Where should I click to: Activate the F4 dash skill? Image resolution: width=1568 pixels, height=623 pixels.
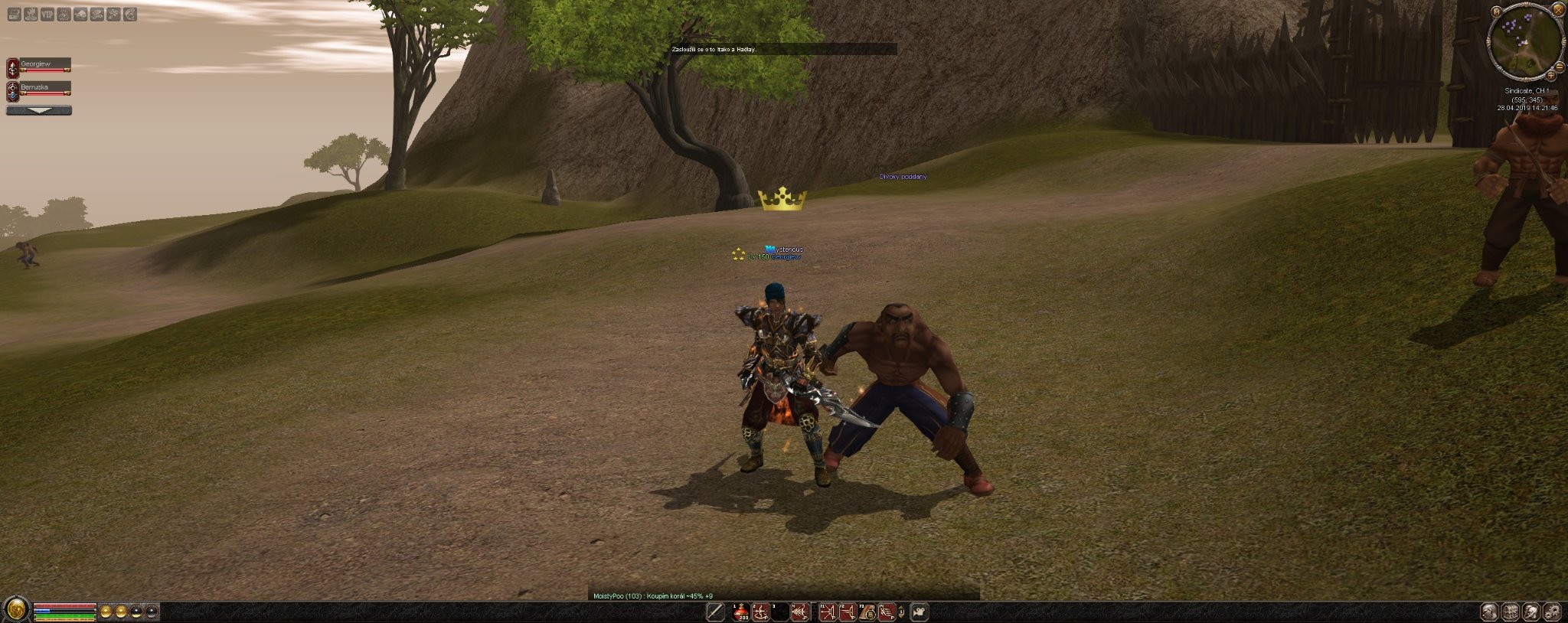[887, 612]
